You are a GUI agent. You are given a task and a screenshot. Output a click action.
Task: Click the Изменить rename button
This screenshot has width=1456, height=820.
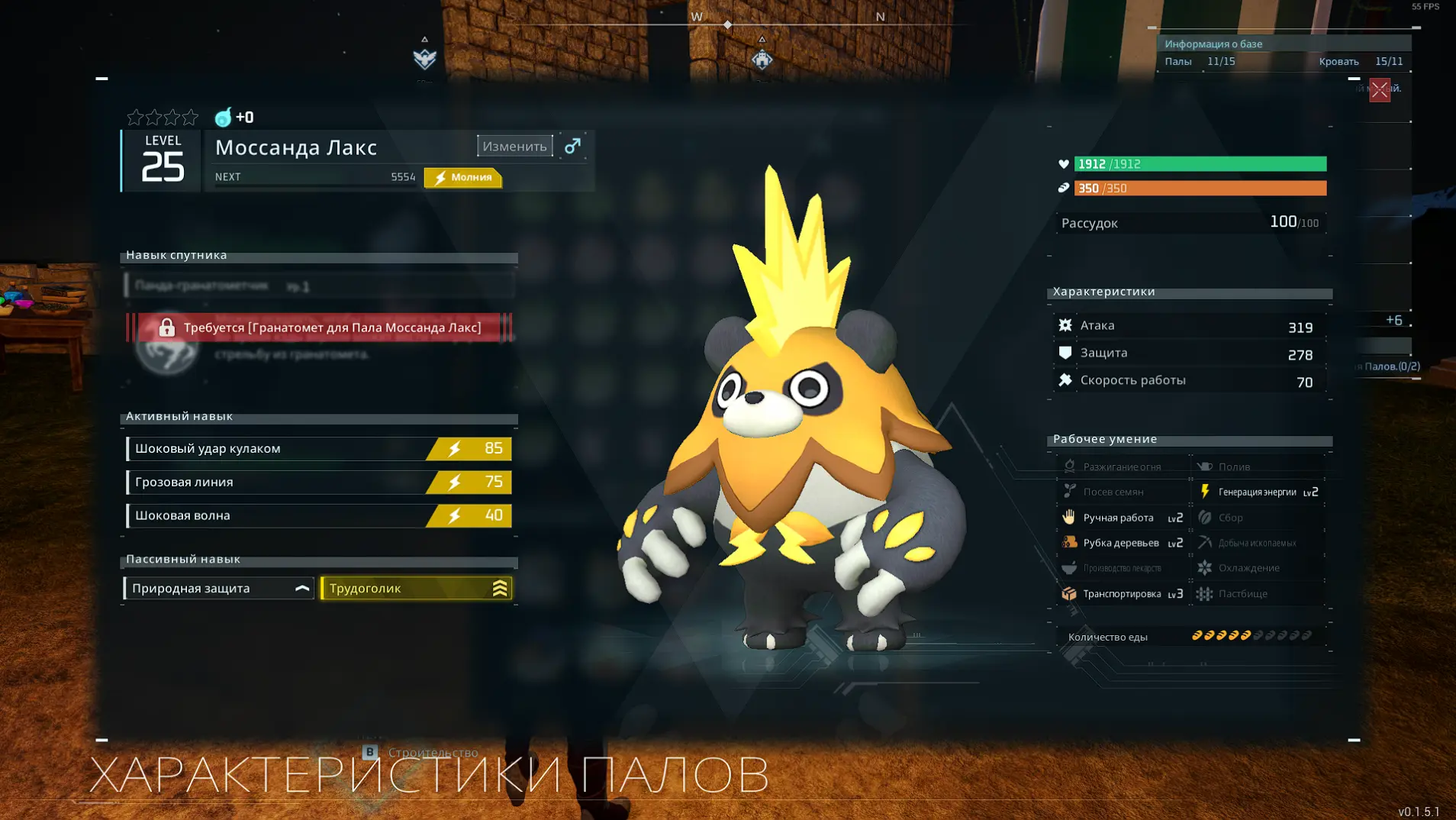515,146
